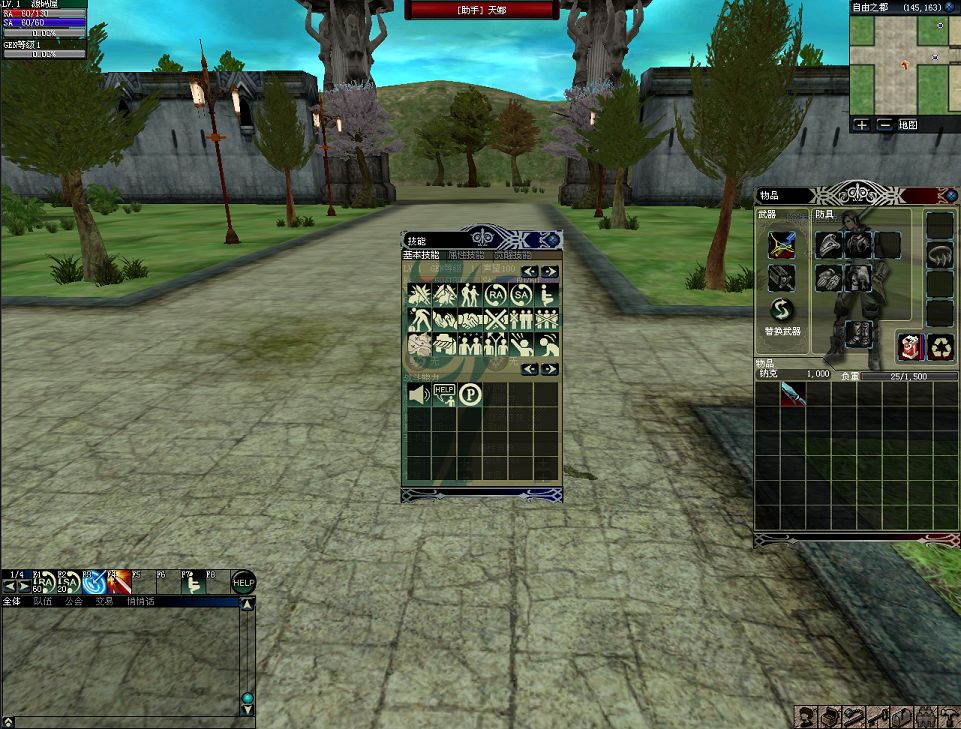Viewport: 961px width, 729px height.
Task: Select the dagger item in inventory grid
Action: pos(793,394)
